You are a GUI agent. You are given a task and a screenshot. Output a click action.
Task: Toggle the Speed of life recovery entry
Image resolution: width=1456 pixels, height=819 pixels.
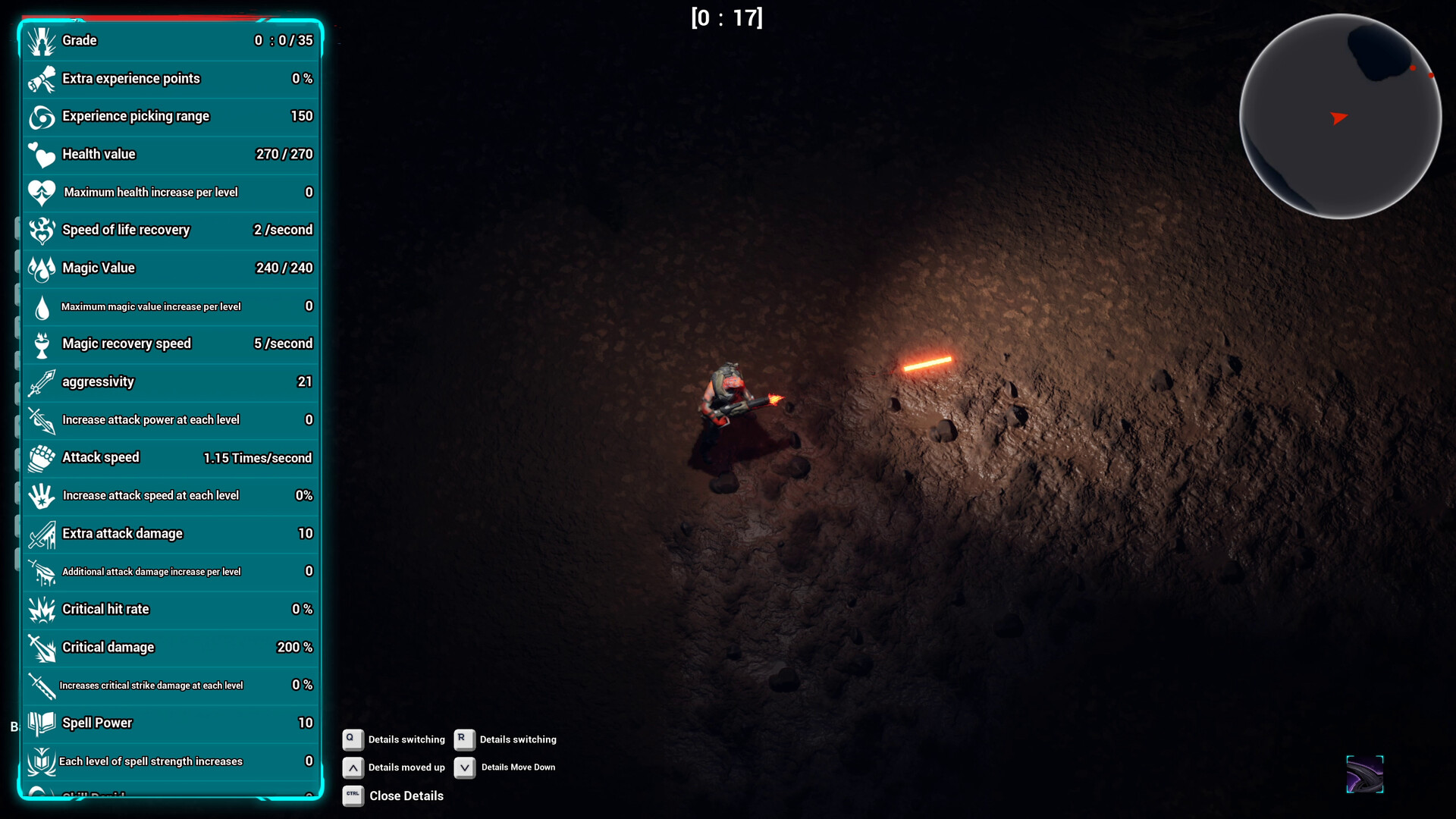171,231
